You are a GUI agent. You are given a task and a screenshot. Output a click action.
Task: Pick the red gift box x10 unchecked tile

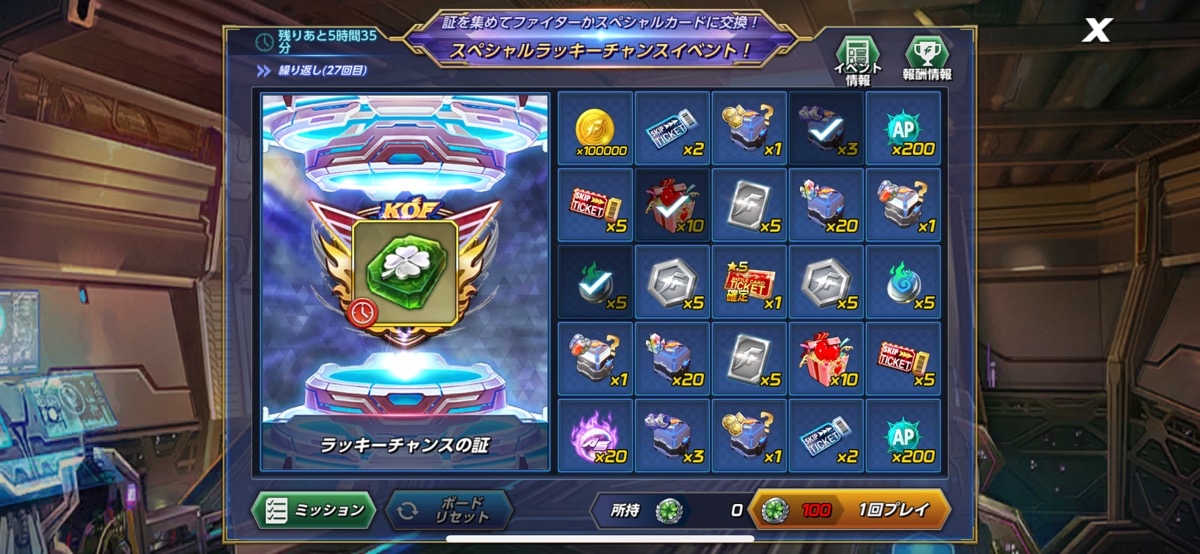pyautogui.click(x=826, y=359)
